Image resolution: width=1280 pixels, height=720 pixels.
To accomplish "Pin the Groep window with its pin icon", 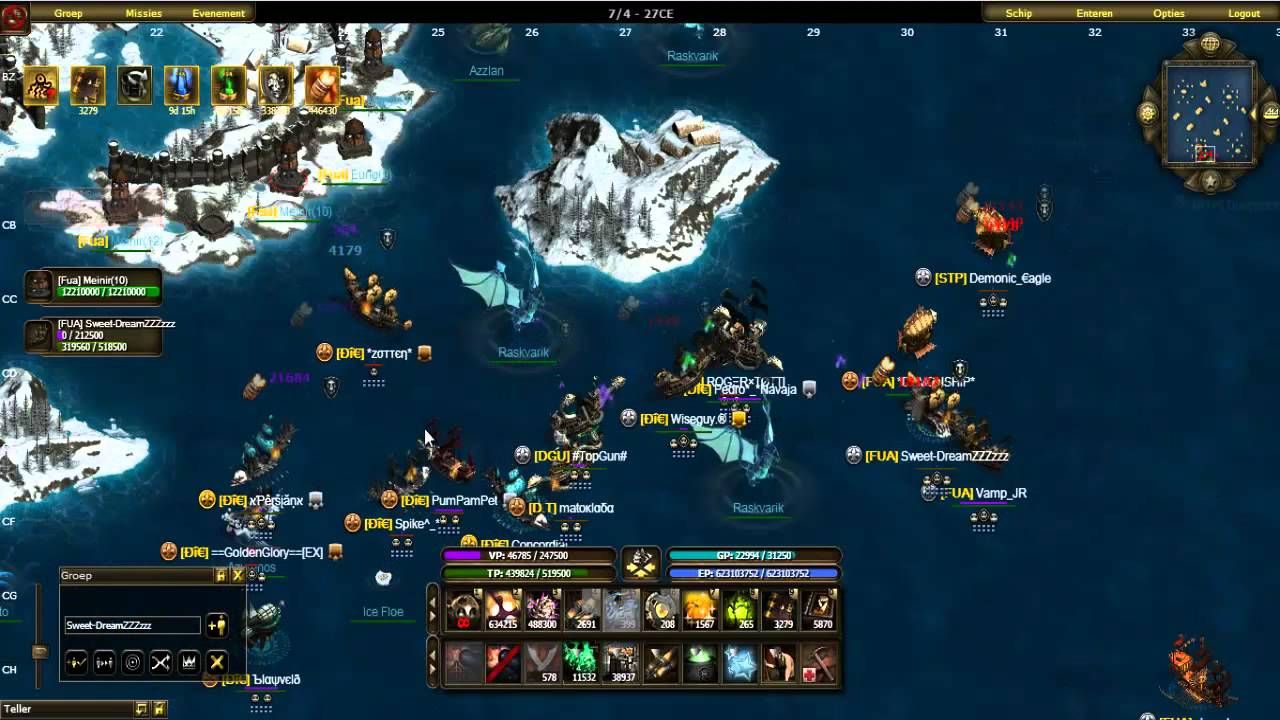I will [x=221, y=576].
